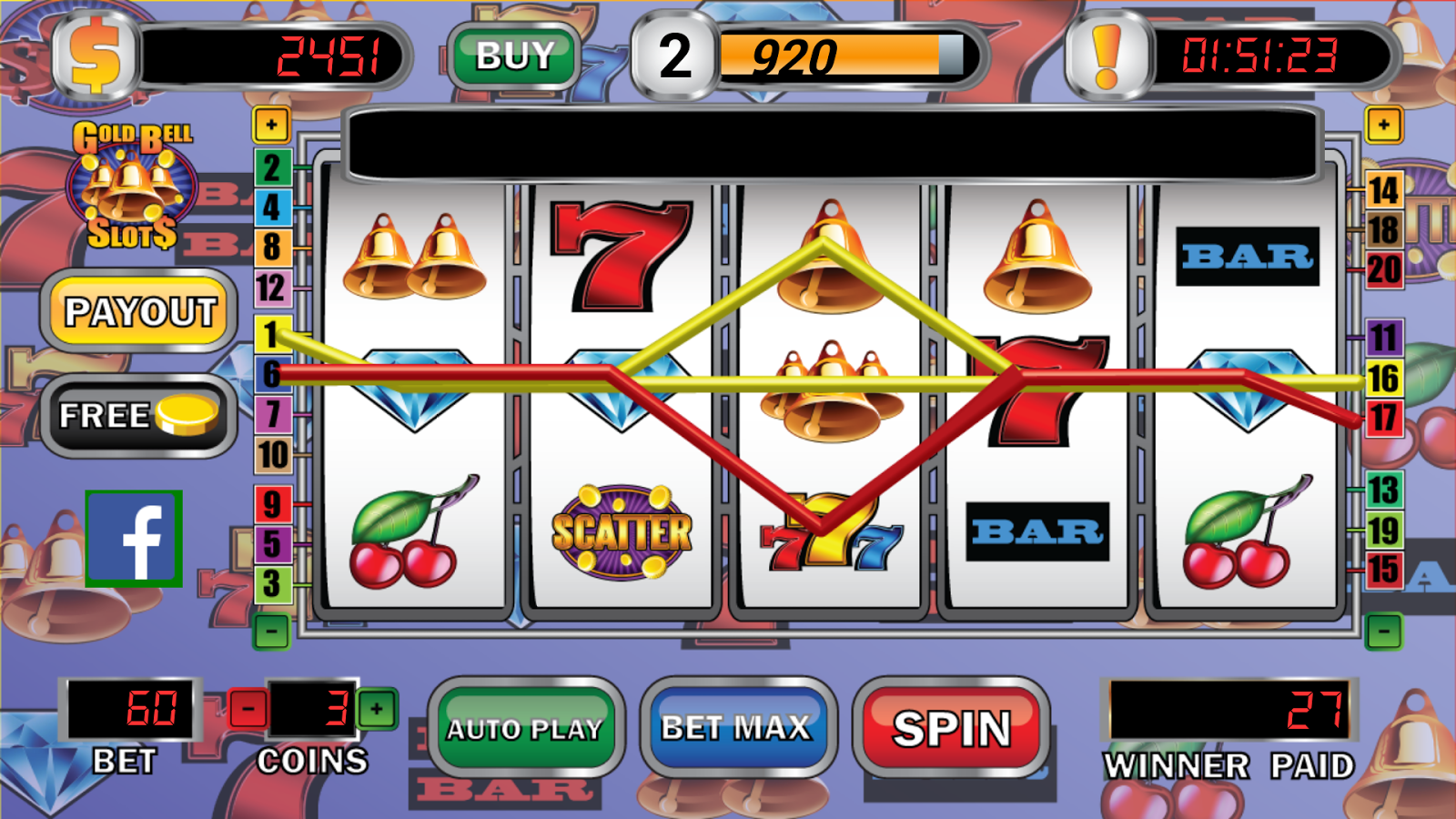The width and height of the screenshot is (1456, 819).
Task: Select payline number 20 marker
Action: (x=1383, y=270)
